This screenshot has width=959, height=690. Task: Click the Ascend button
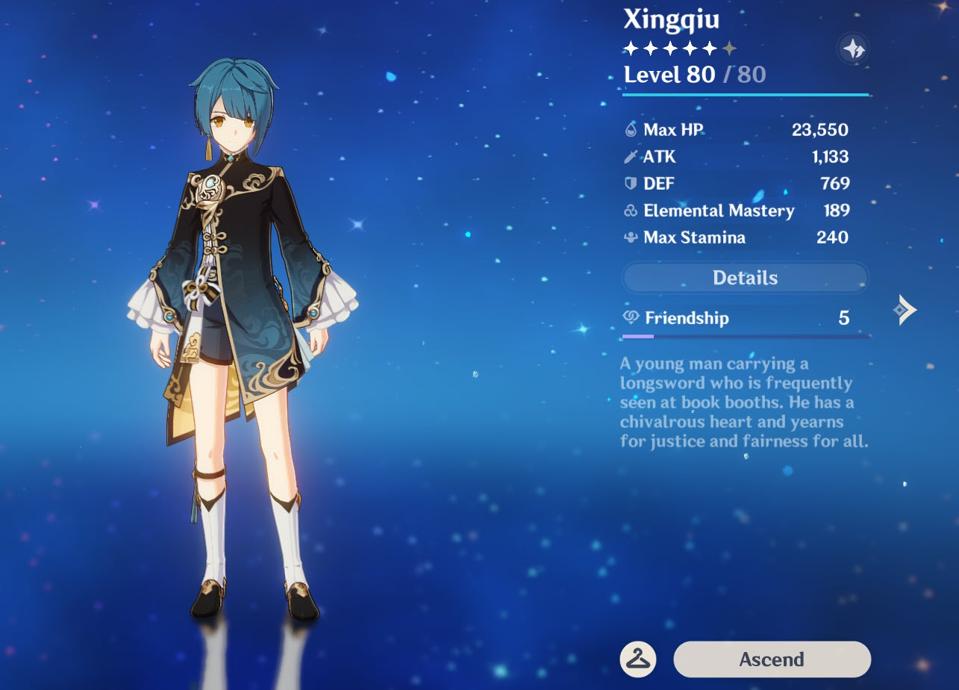point(771,659)
